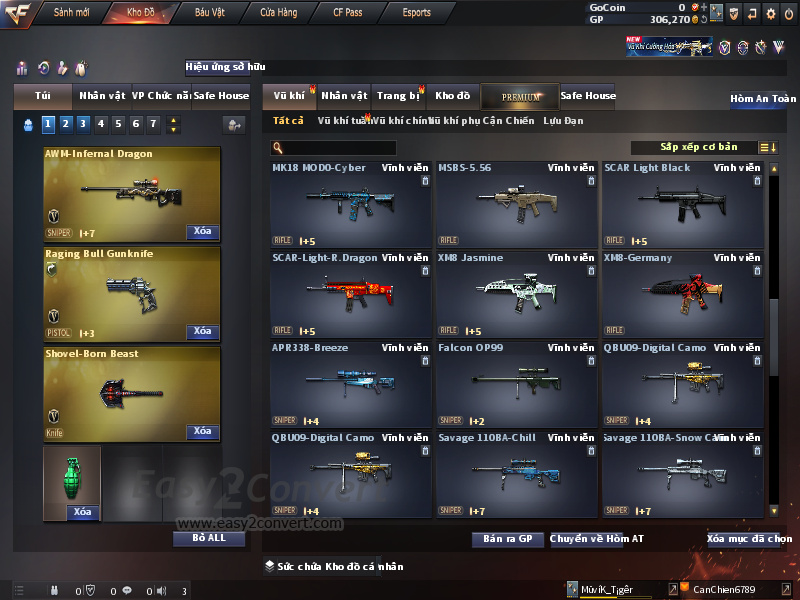The height and width of the screenshot is (600, 800).
Task: Click the Bán ra GP button
Action: [x=507, y=539]
